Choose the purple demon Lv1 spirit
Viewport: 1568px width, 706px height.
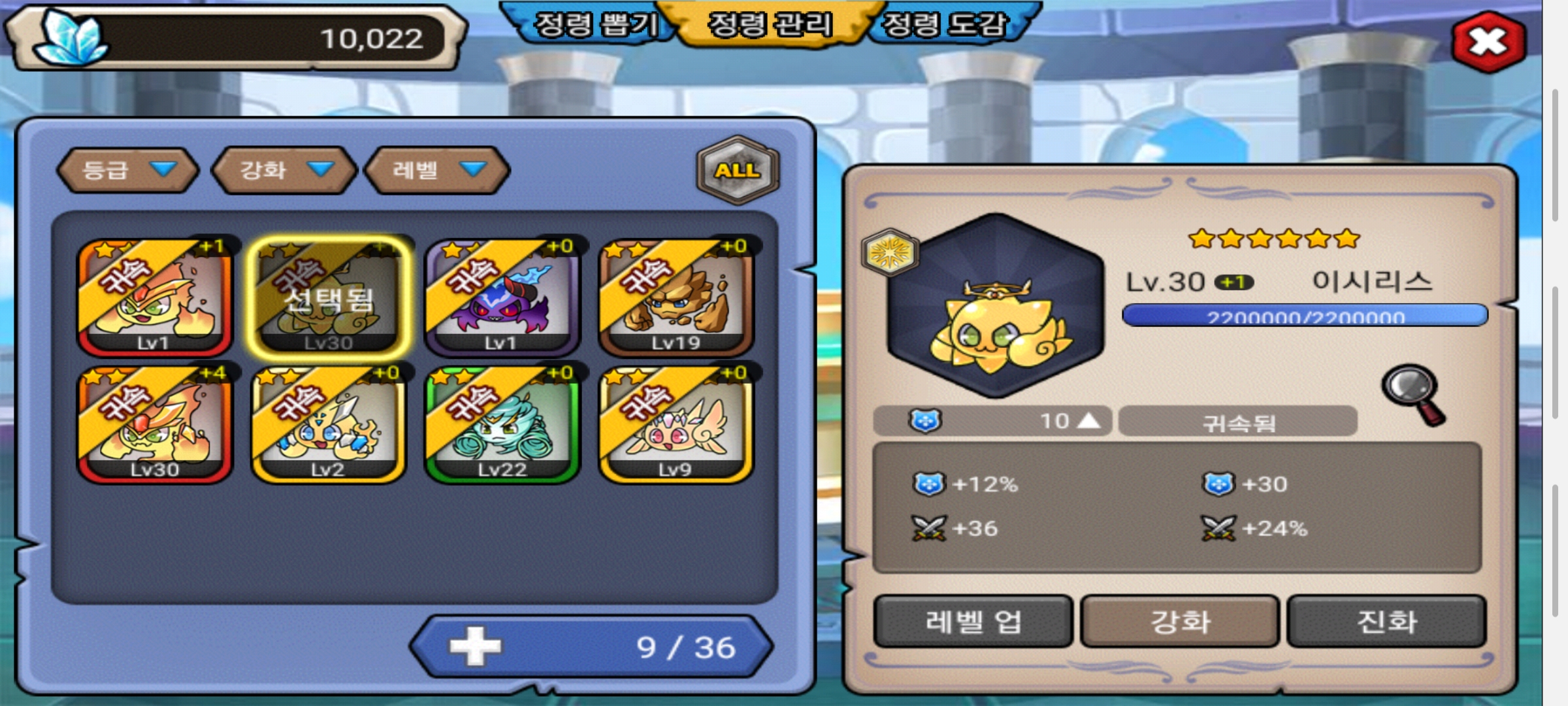pyautogui.click(x=502, y=297)
